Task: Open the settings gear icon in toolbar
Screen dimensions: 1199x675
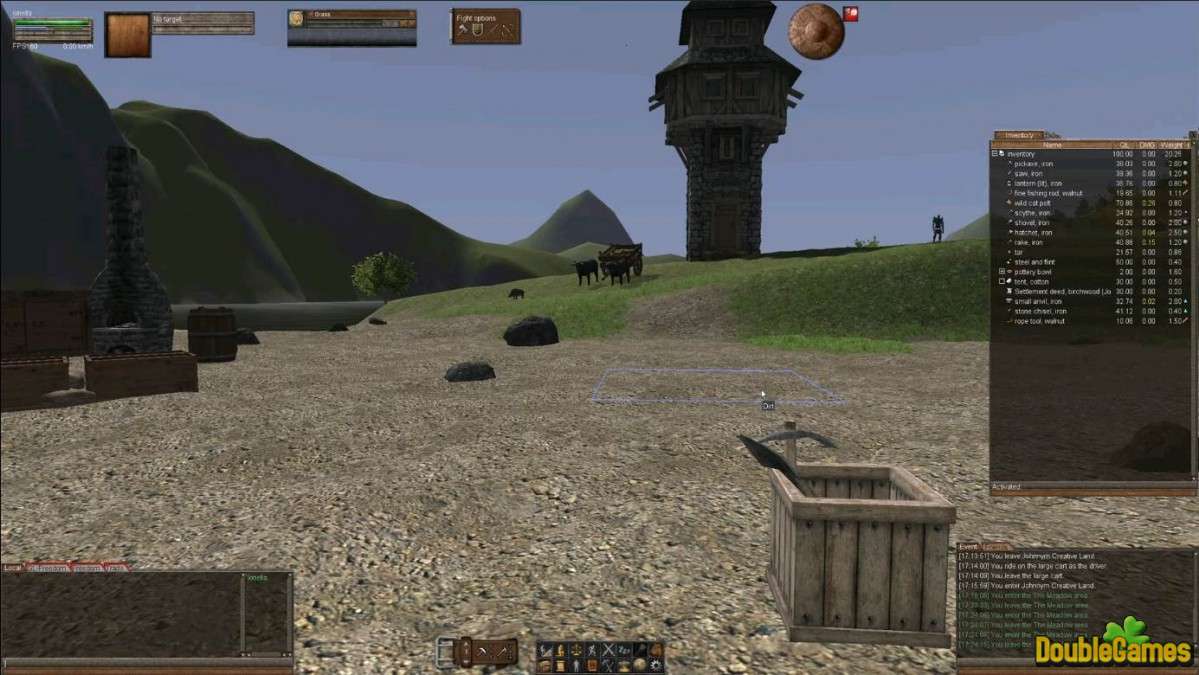Action: 656,664
